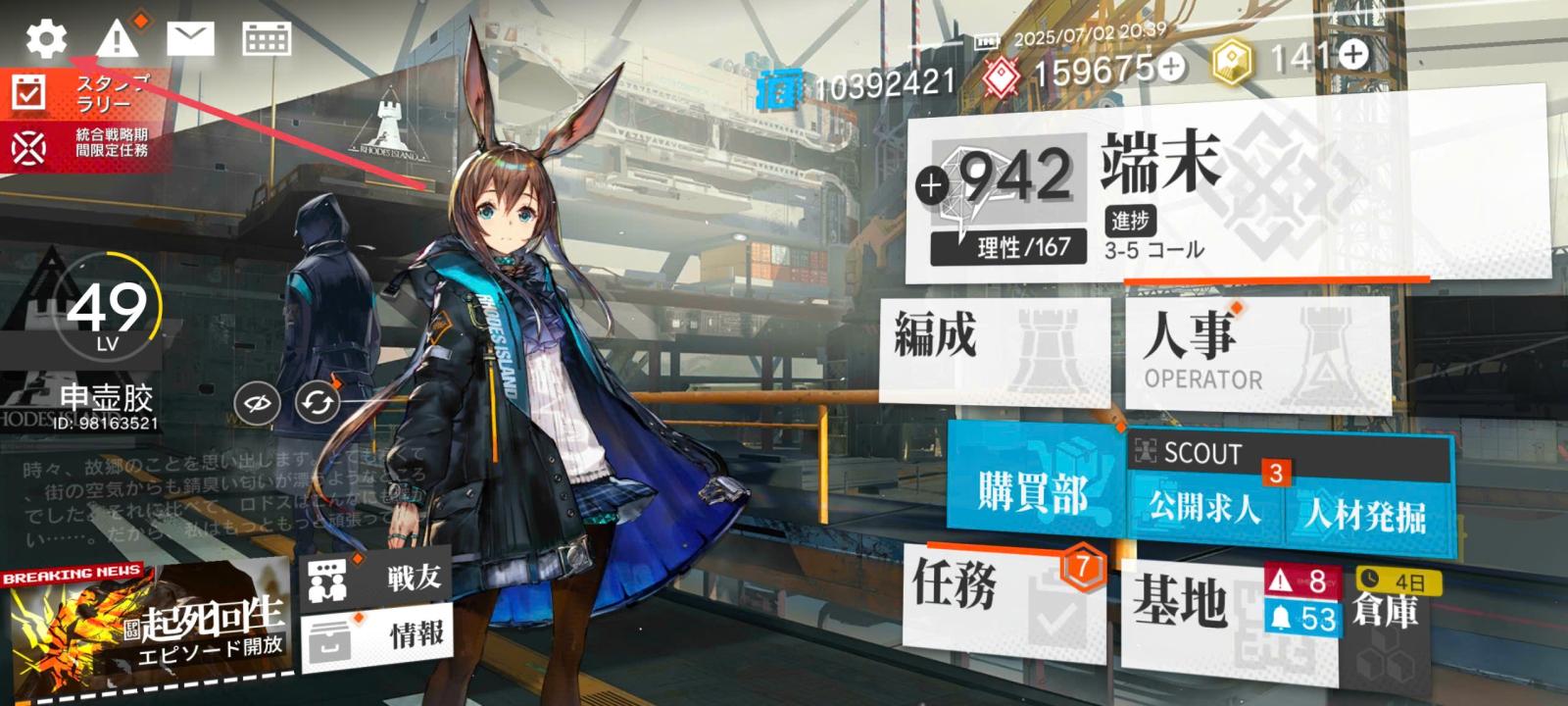Hide the UI with the eye icon
Screen dimensions: 1568x706
257,403
